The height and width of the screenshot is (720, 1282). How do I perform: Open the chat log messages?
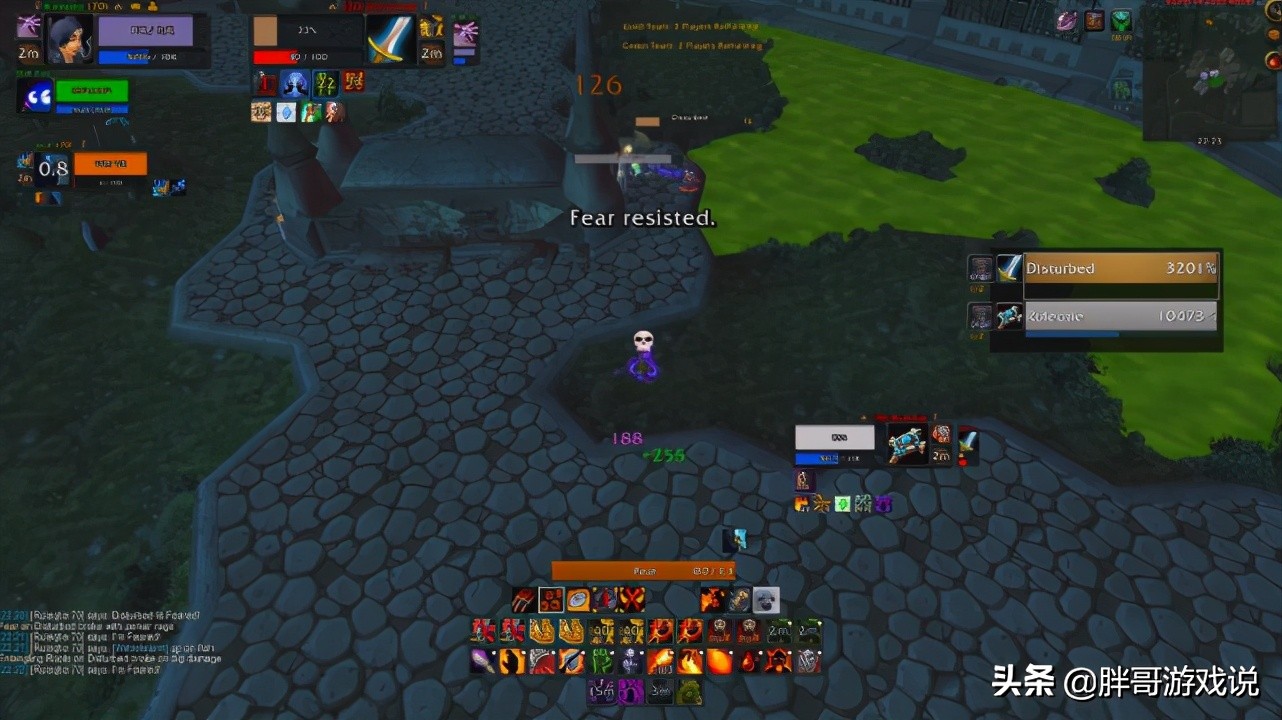pyautogui.click(x=110, y=642)
